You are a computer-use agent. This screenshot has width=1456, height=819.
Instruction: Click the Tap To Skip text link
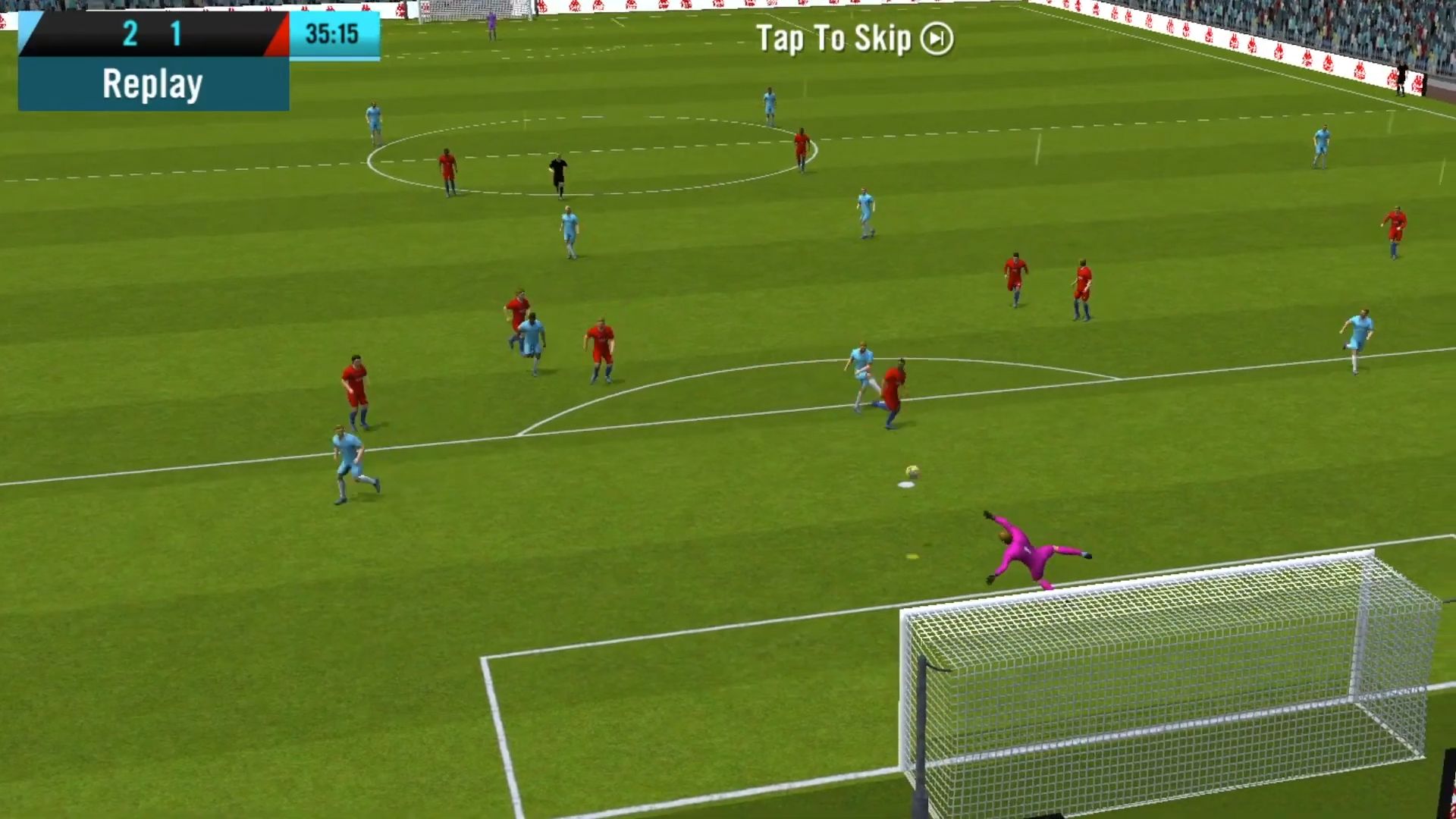click(834, 39)
